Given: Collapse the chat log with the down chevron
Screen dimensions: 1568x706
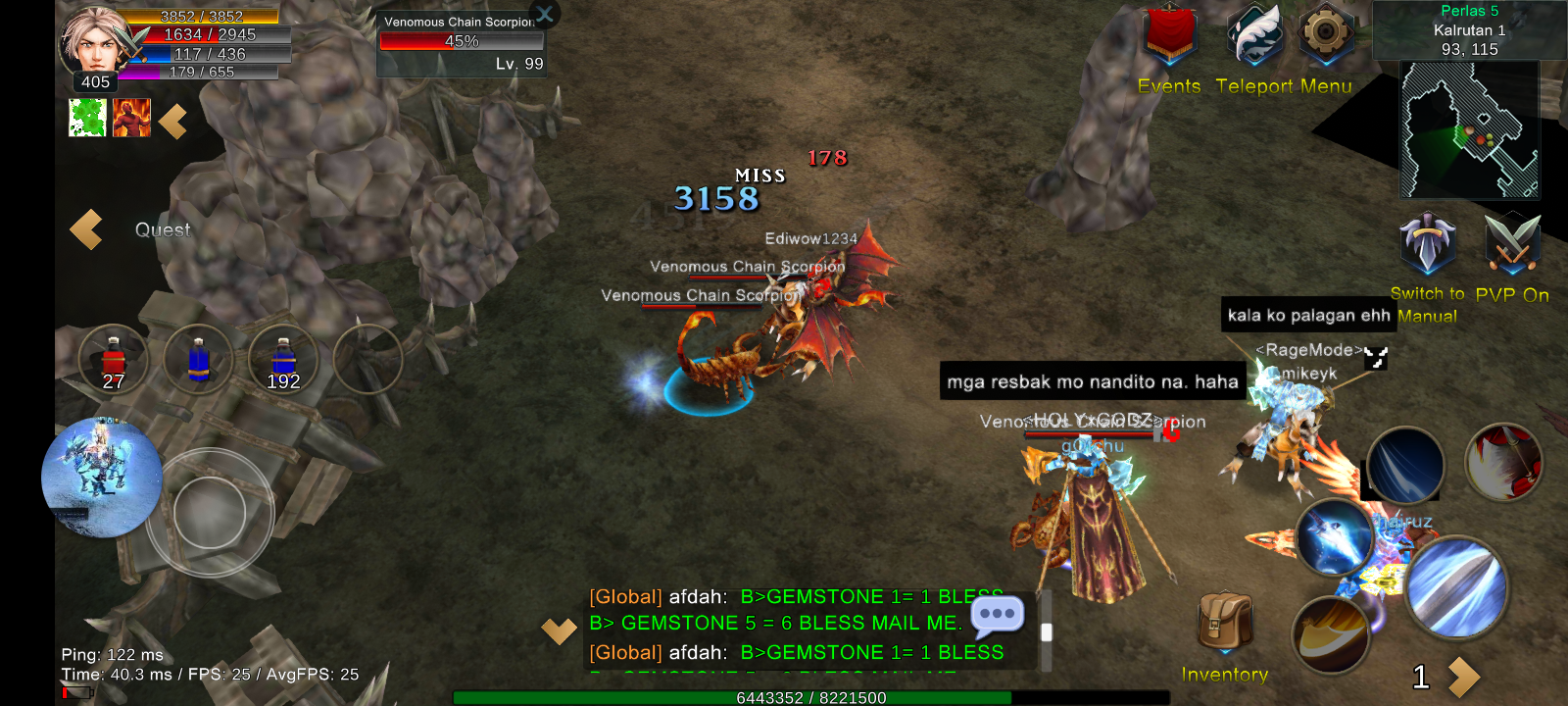Looking at the screenshot, I should [559, 630].
